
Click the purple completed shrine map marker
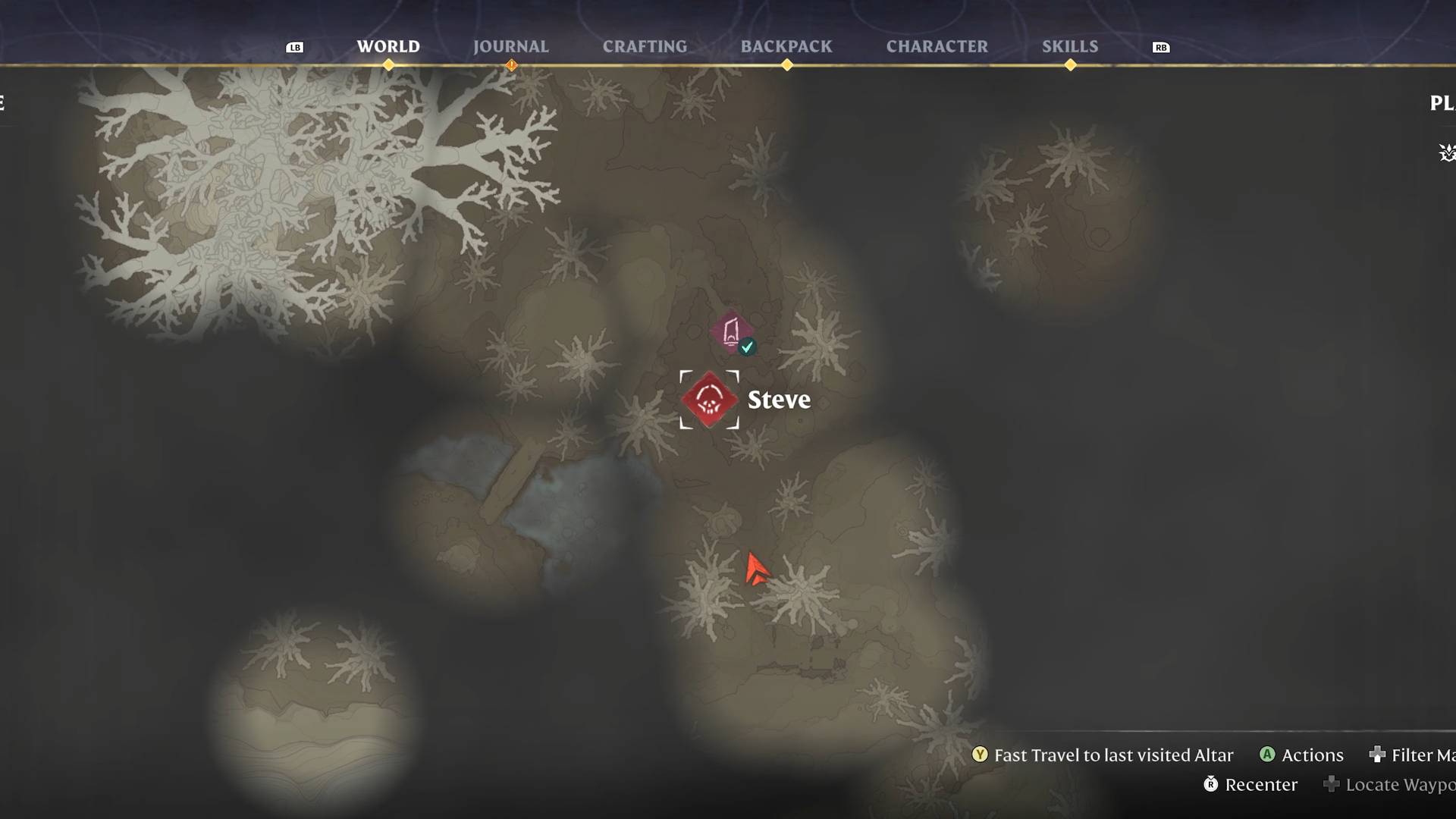732,332
